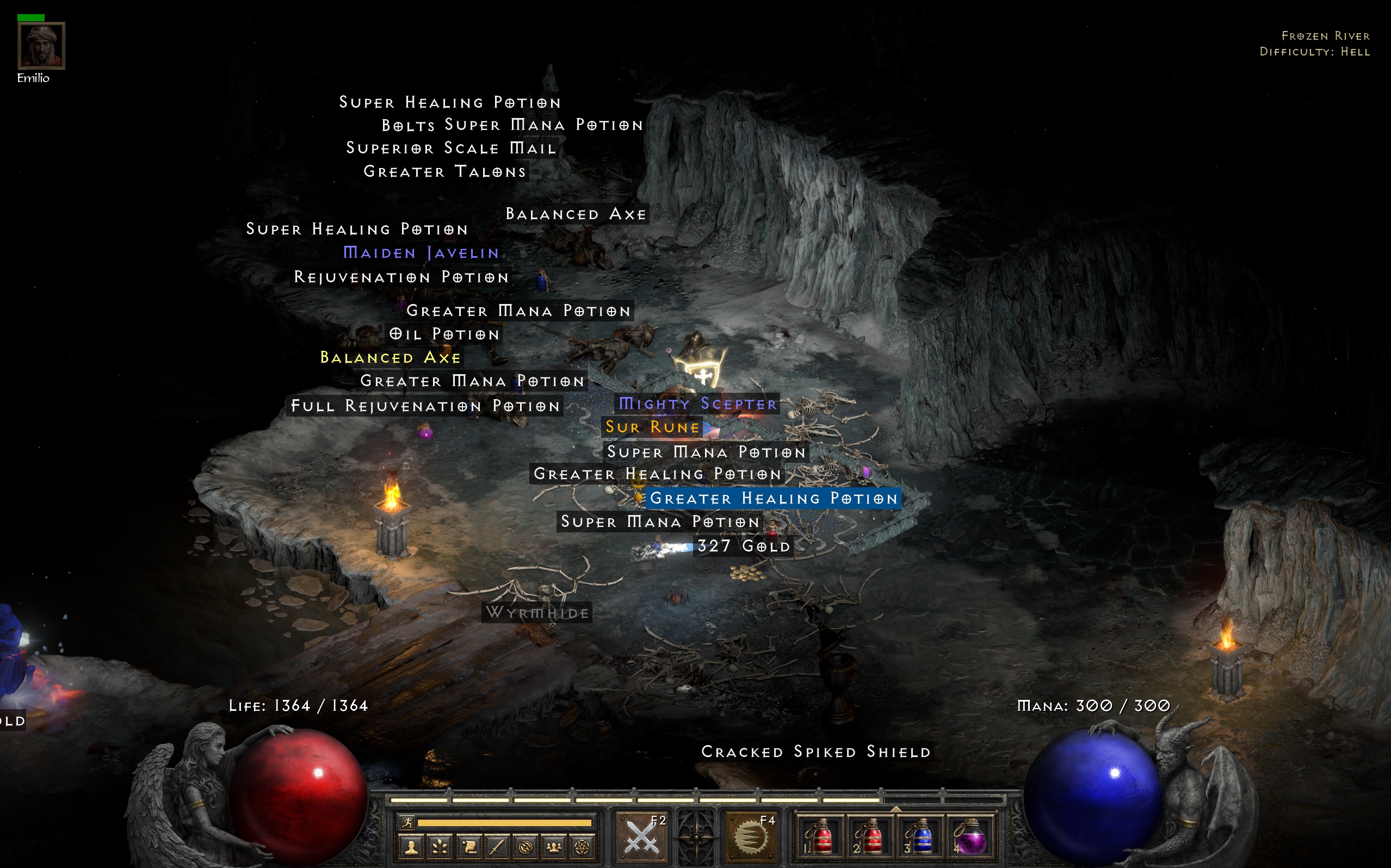Image resolution: width=1391 pixels, height=868 pixels.
Task: Open the skill tree button
Action: point(440,847)
